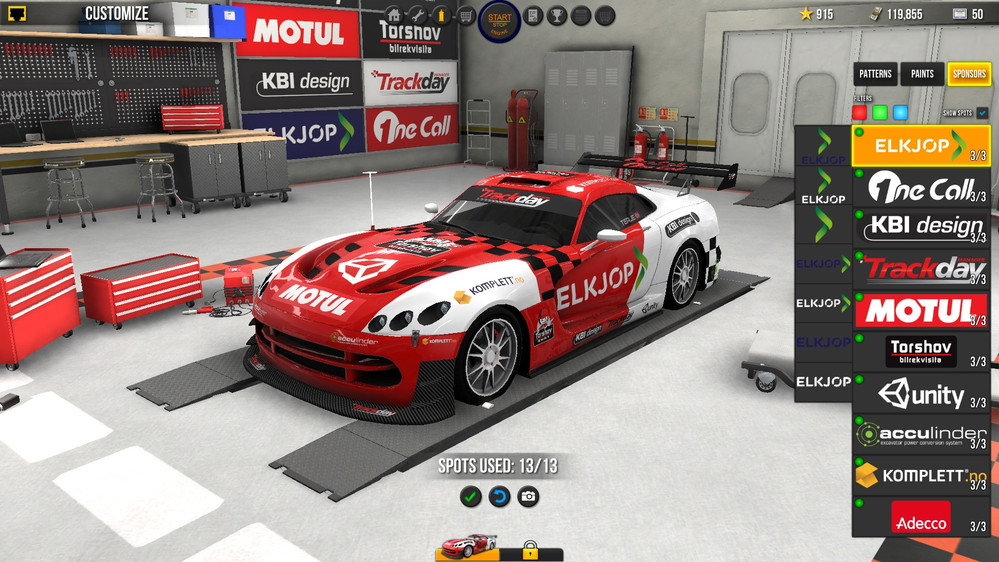999x562 pixels.
Task: Select the KBI design sponsor decal
Action: click(x=920, y=228)
